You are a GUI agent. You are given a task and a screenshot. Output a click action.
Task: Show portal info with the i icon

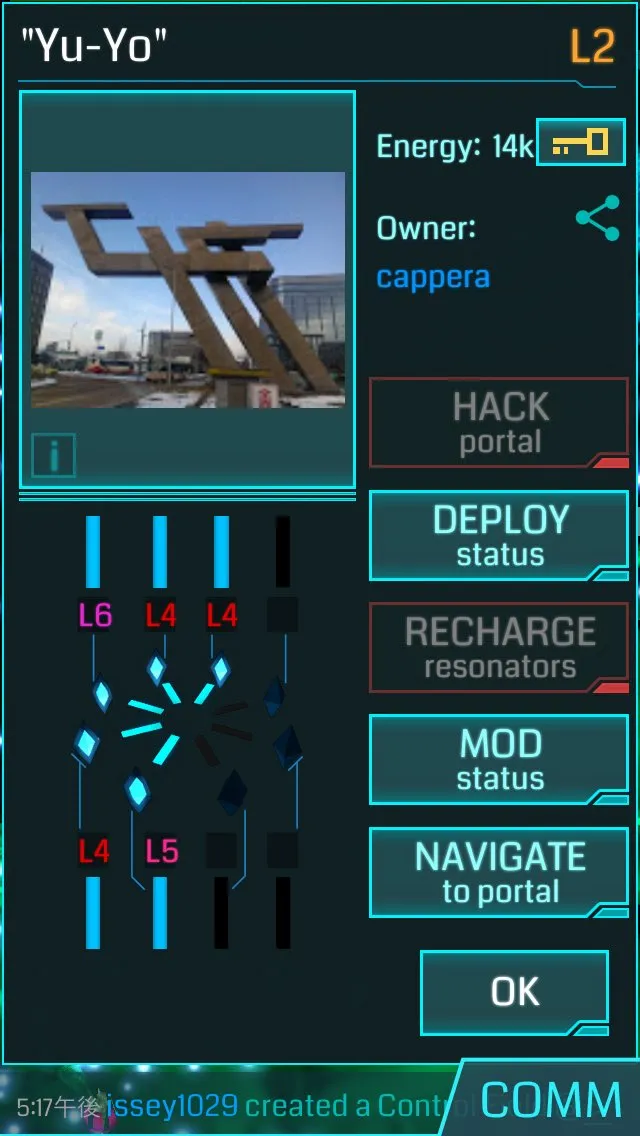pyautogui.click(x=54, y=455)
